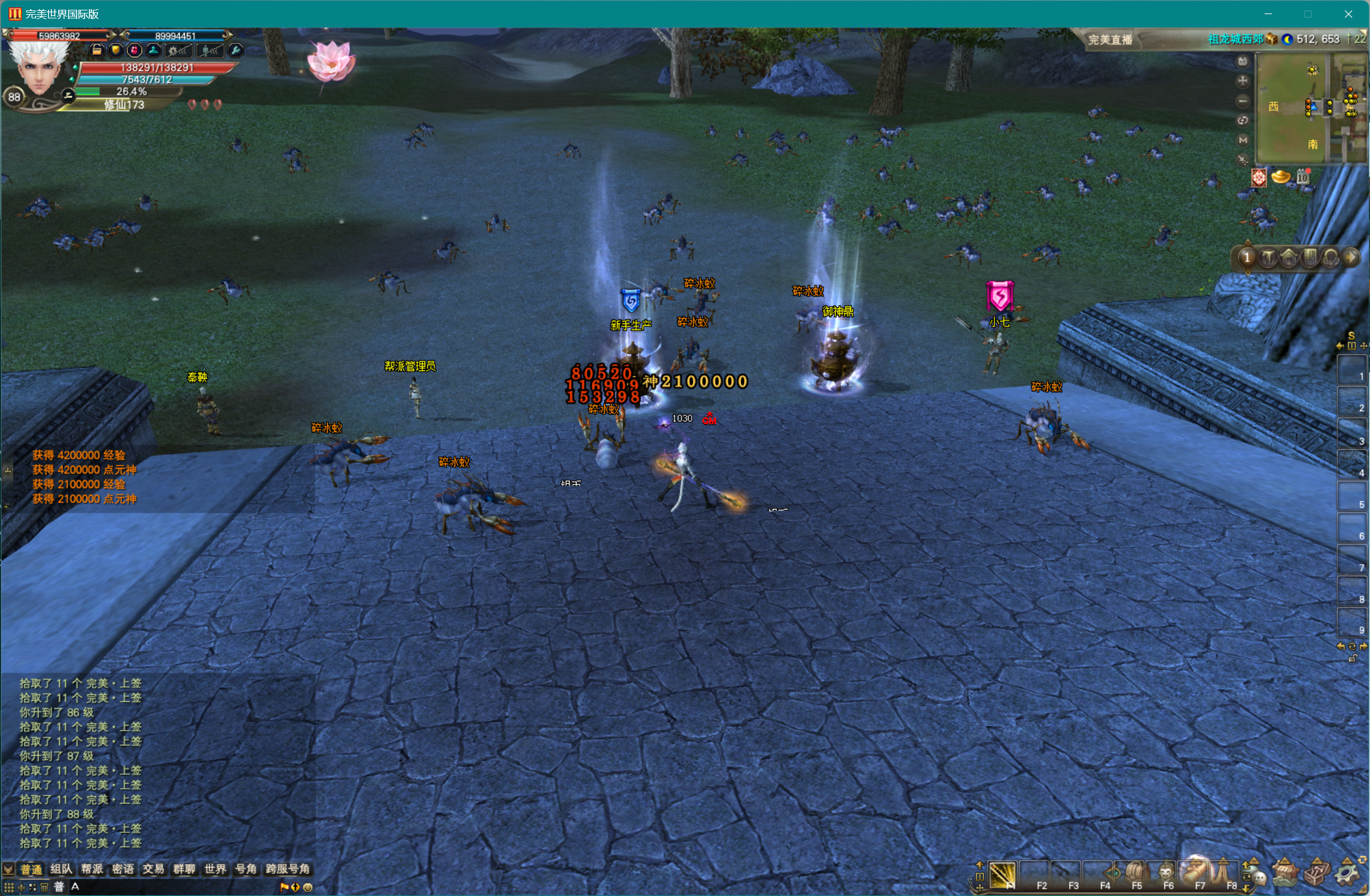This screenshot has width=1370, height=896.
Task: Open the world map with M button
Action: (1243, 140)
